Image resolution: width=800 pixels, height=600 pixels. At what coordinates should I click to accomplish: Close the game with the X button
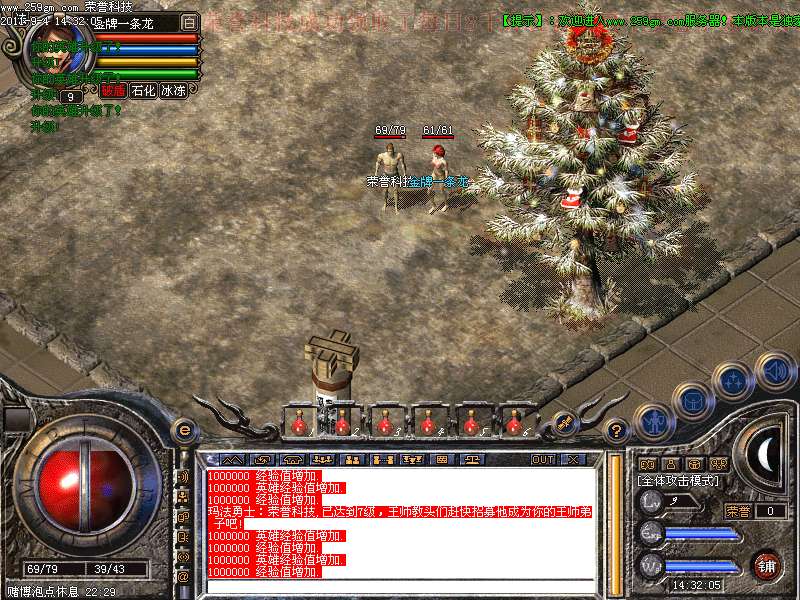pyautogui.click(x=574, y=460)
